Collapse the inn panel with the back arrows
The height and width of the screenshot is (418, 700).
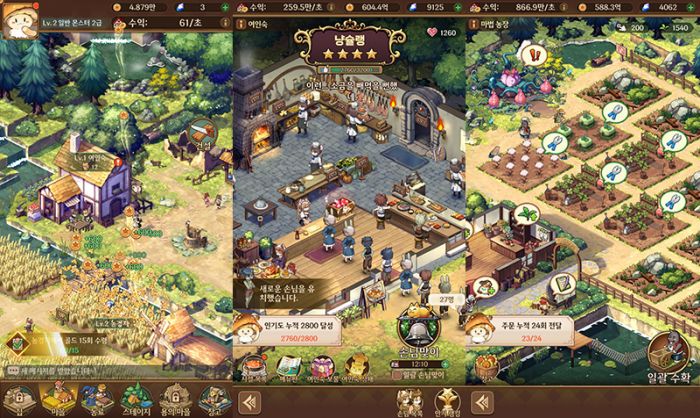click(x=249, y=402)
